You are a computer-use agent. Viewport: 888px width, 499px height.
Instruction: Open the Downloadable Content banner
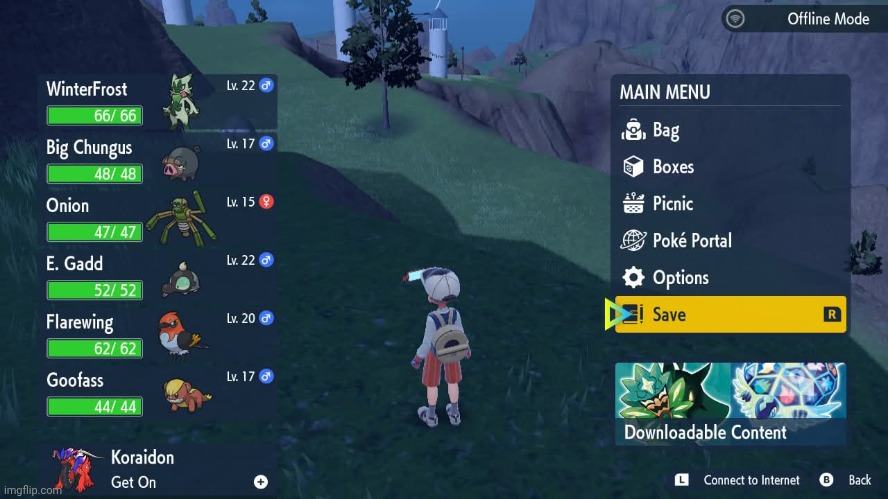(x=730, y=404)
